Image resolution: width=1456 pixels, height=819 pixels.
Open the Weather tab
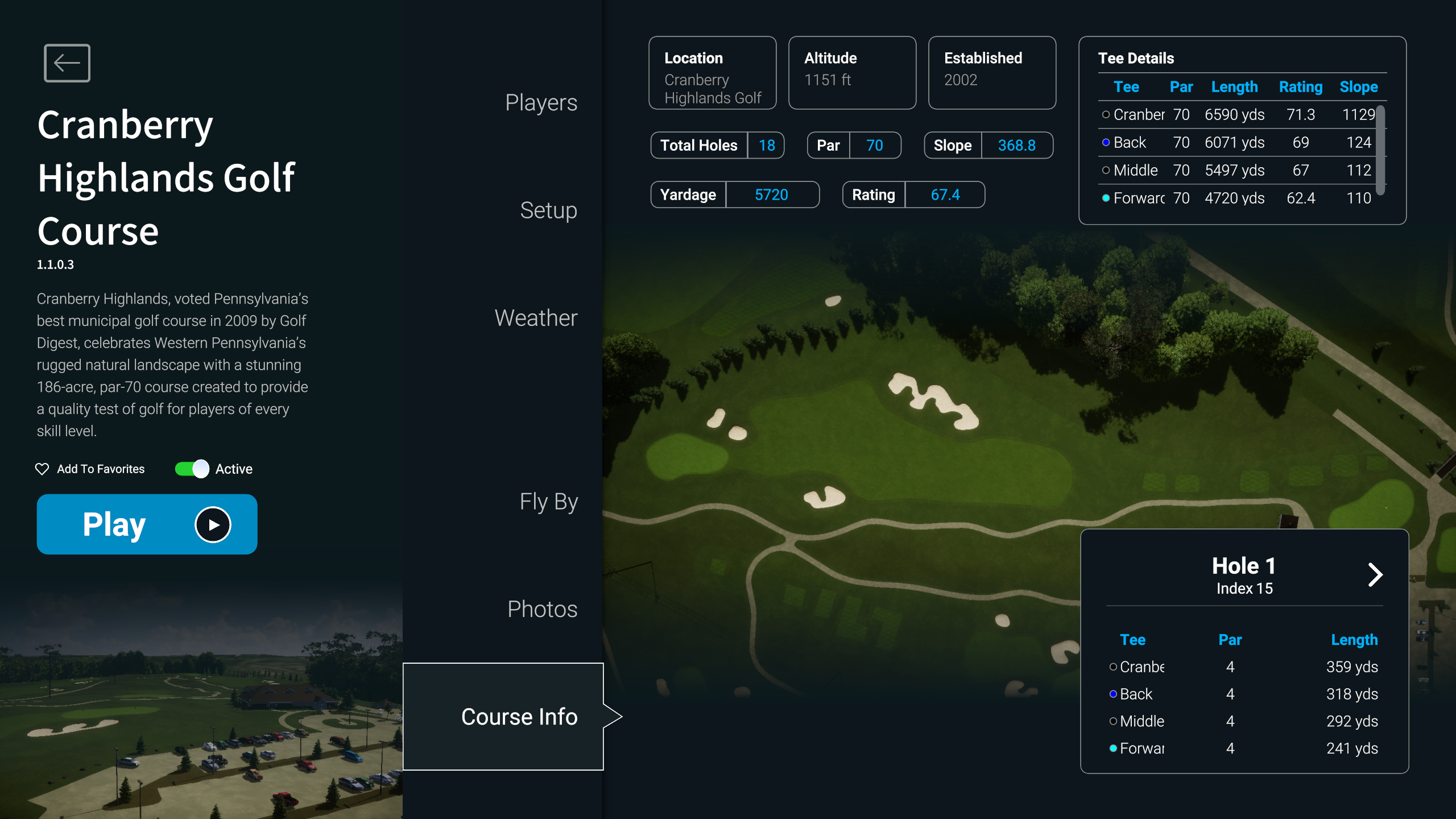pyautogui.click(x=536, y=318)
